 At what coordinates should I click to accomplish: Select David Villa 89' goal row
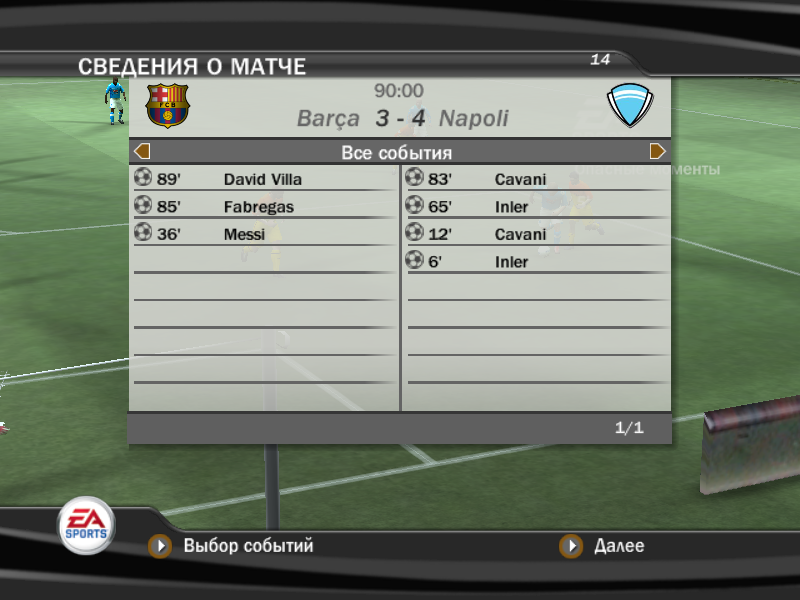[262, 180]
